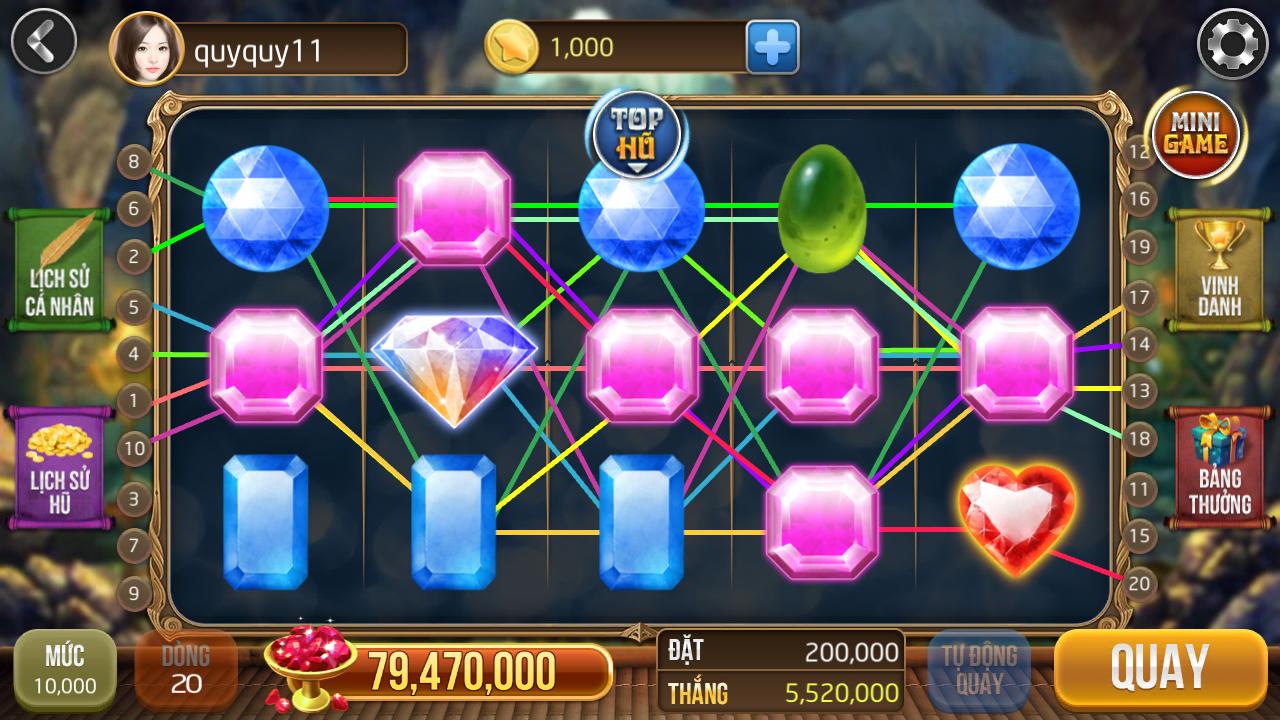View Lịch Sử Cá Nhân personal history

(x=58, y=269)
